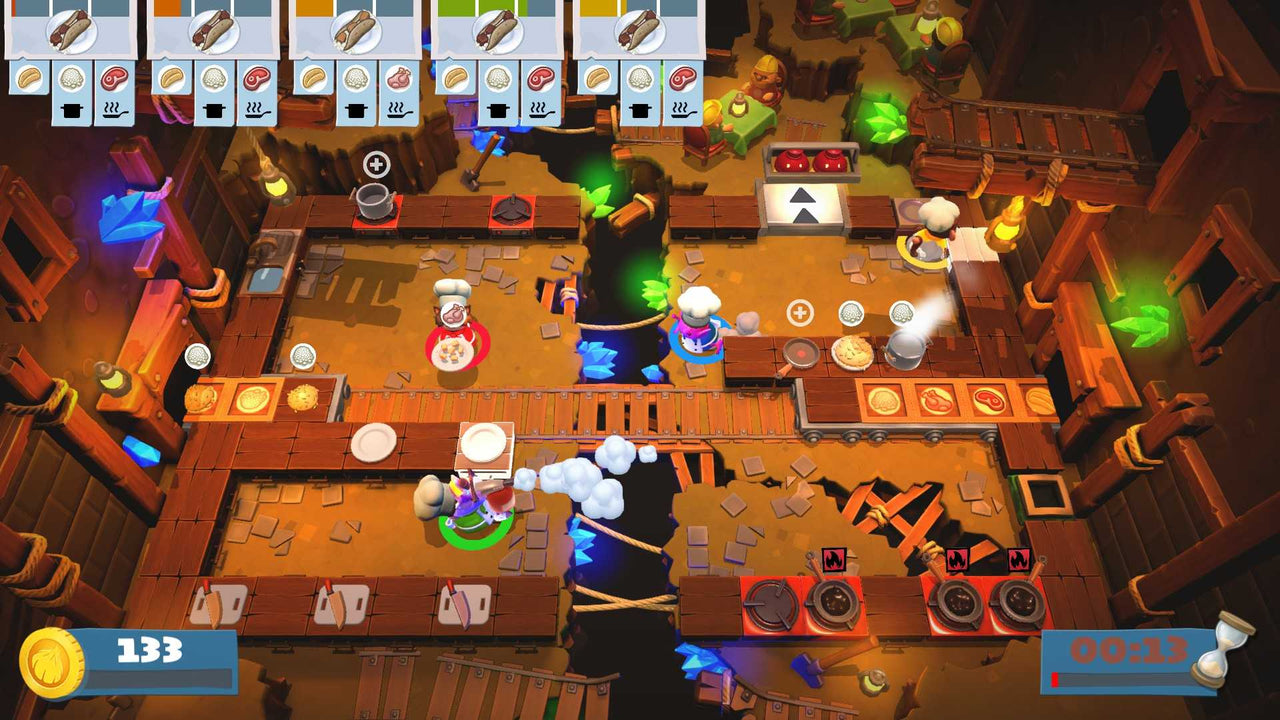Select the steak icon on the first order ticket
This screenshot has height=720, width=1280.
point(112,79)
